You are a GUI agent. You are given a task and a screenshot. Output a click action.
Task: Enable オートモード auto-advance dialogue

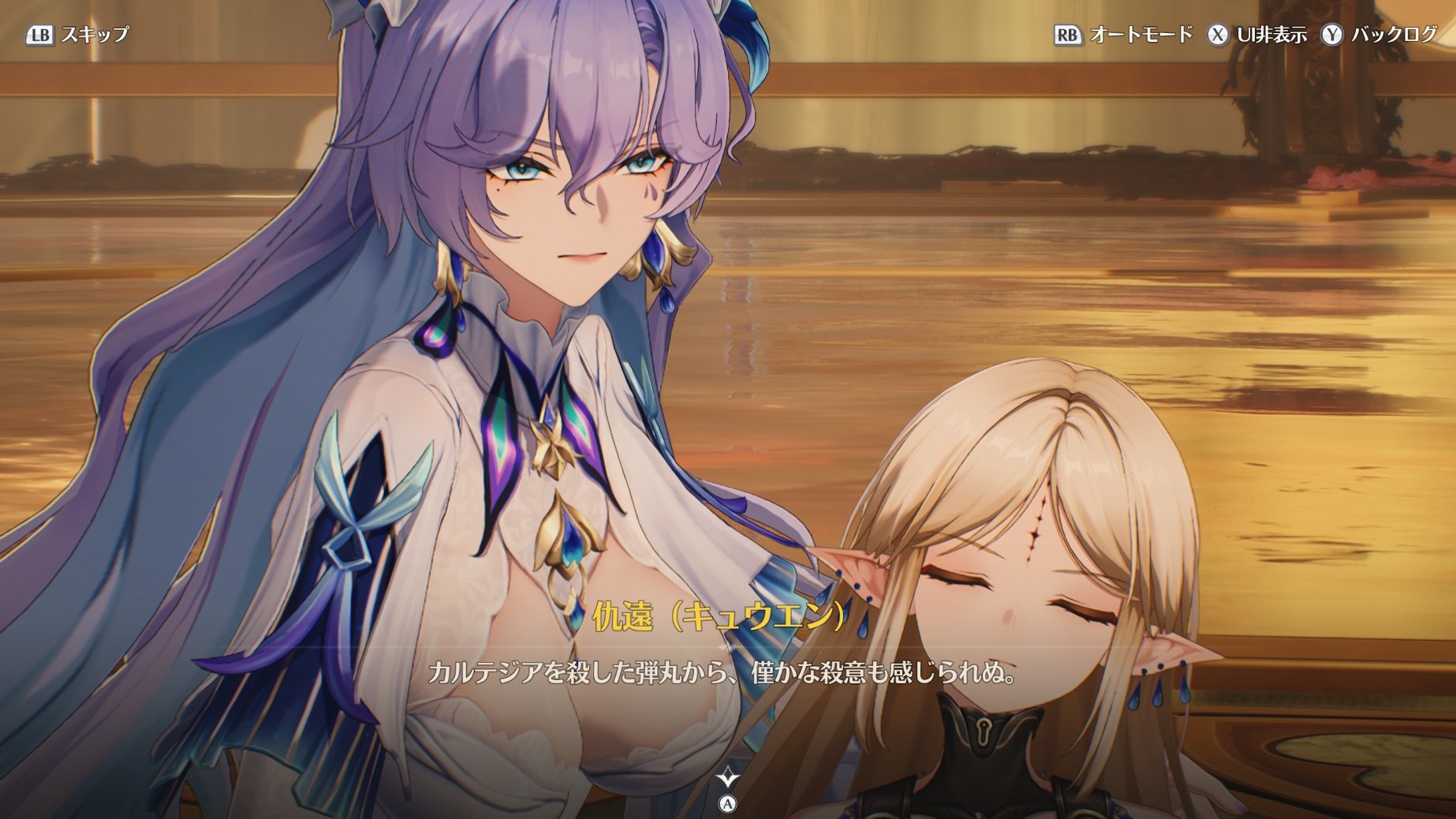1123,35
